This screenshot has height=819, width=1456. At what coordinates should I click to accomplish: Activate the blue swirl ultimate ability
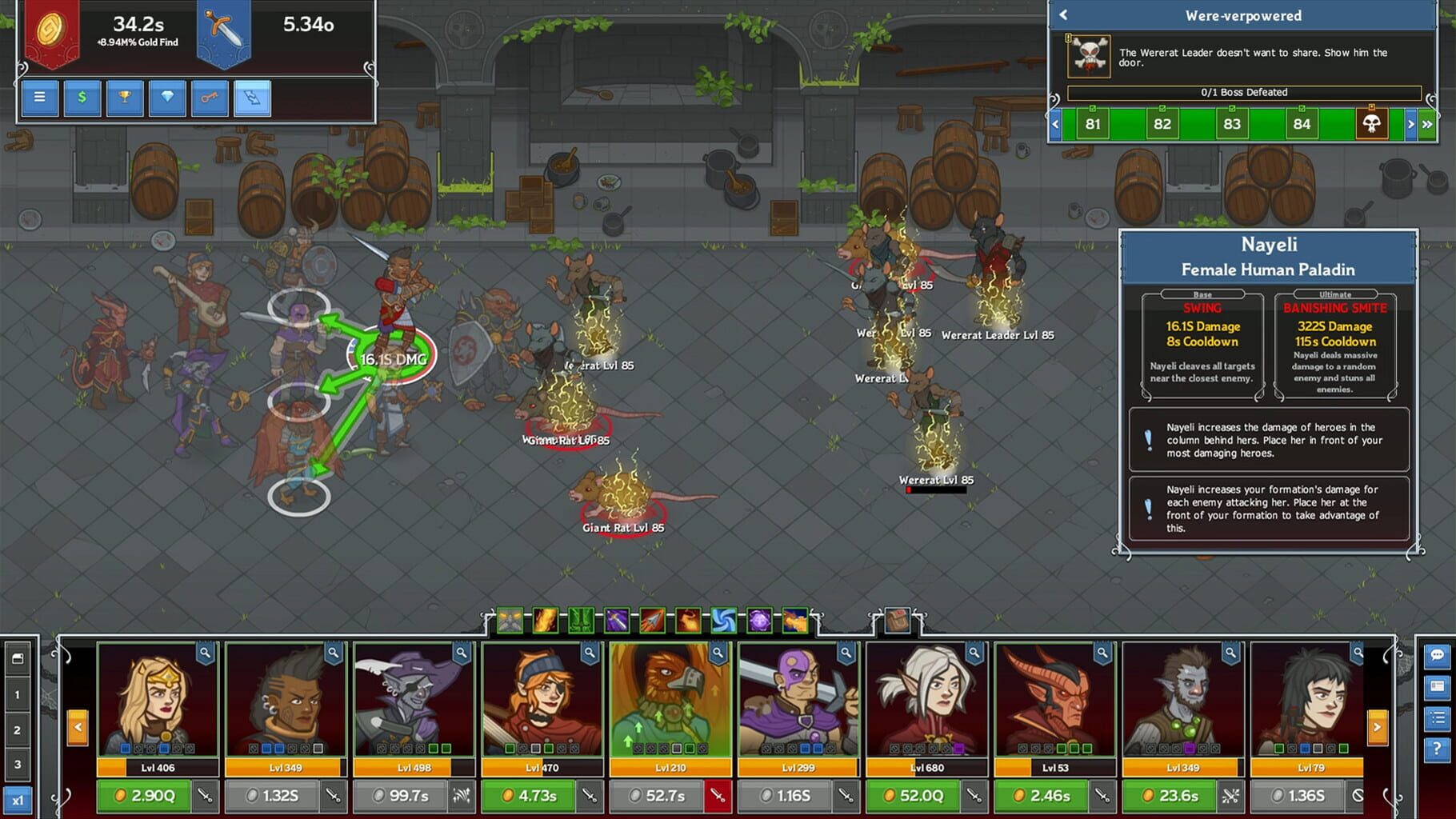pyautogui.click(x=722, y=621)
